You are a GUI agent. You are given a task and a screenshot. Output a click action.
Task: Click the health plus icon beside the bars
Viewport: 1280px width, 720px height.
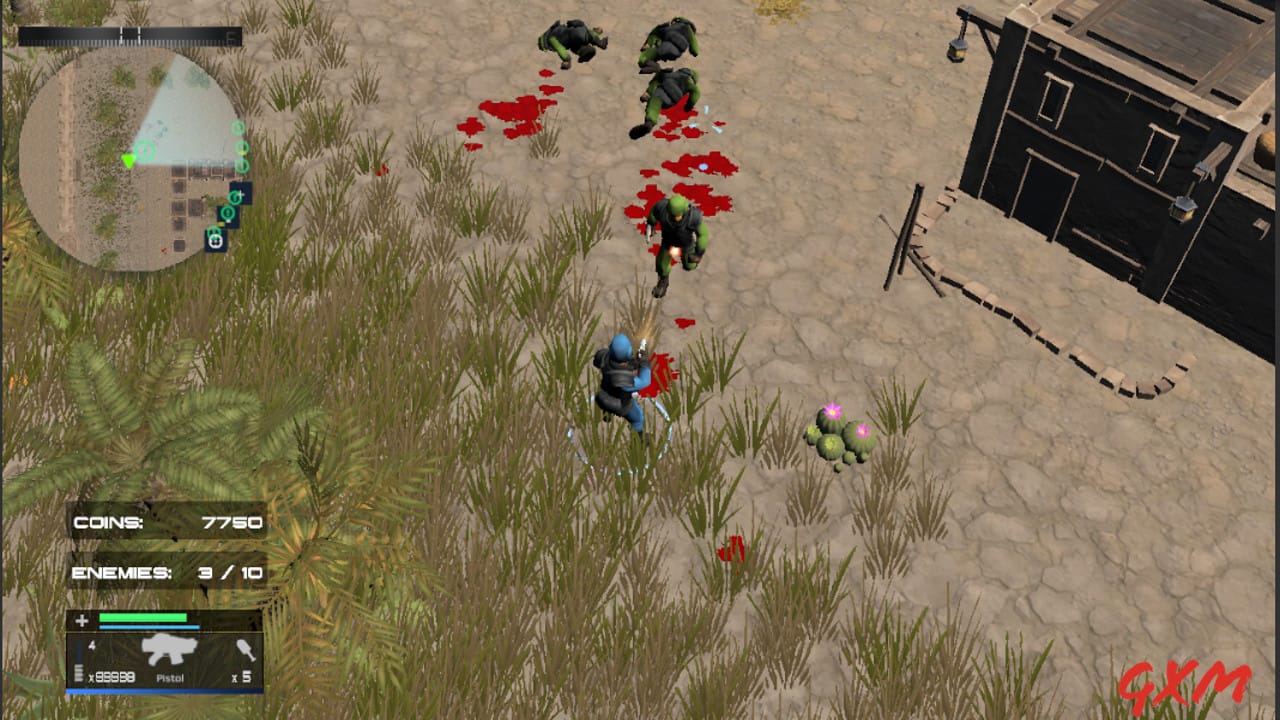pyautogui.click(x=83, y=622)
